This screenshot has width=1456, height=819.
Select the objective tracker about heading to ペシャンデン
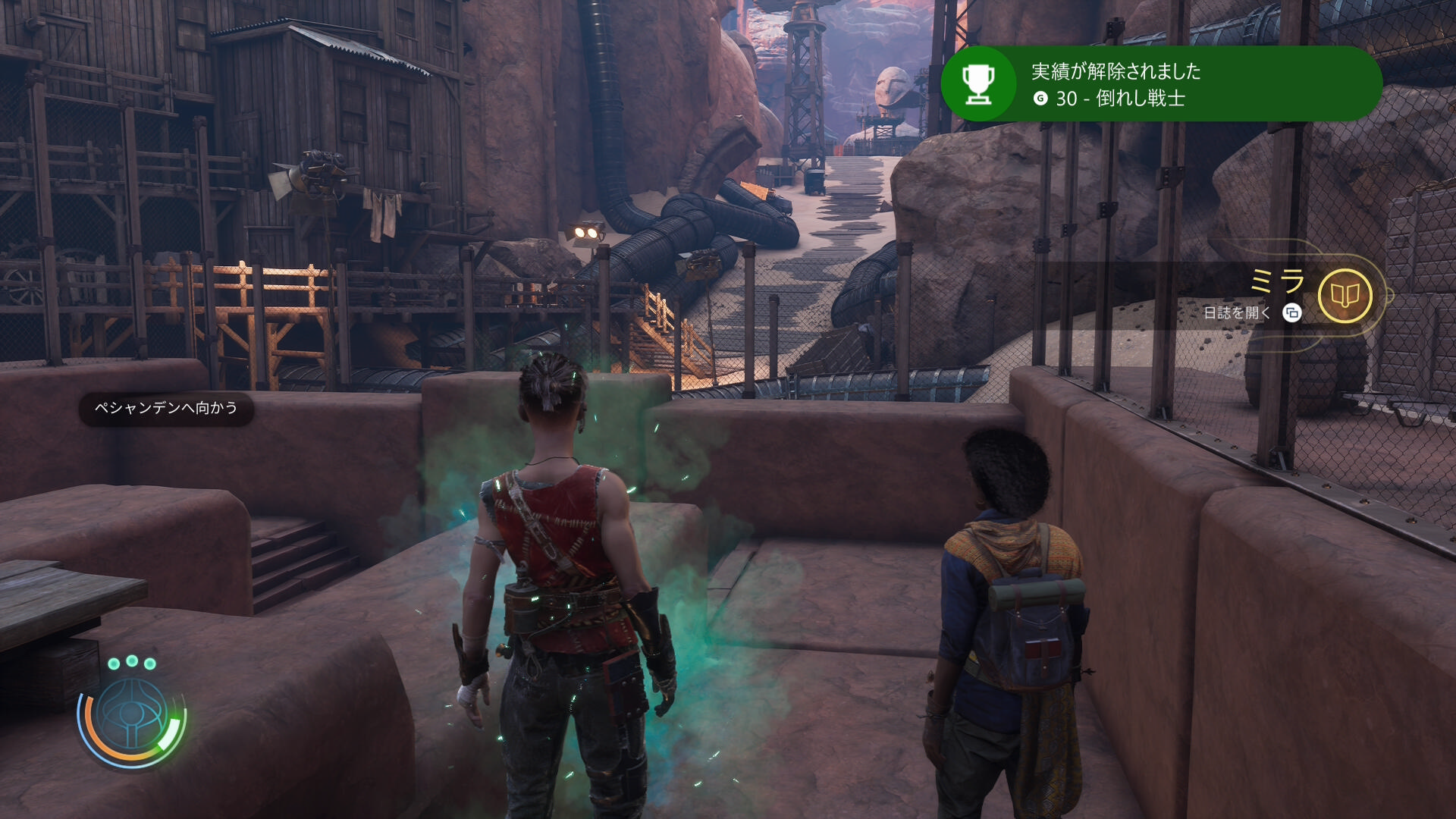[x=166, y=409]
